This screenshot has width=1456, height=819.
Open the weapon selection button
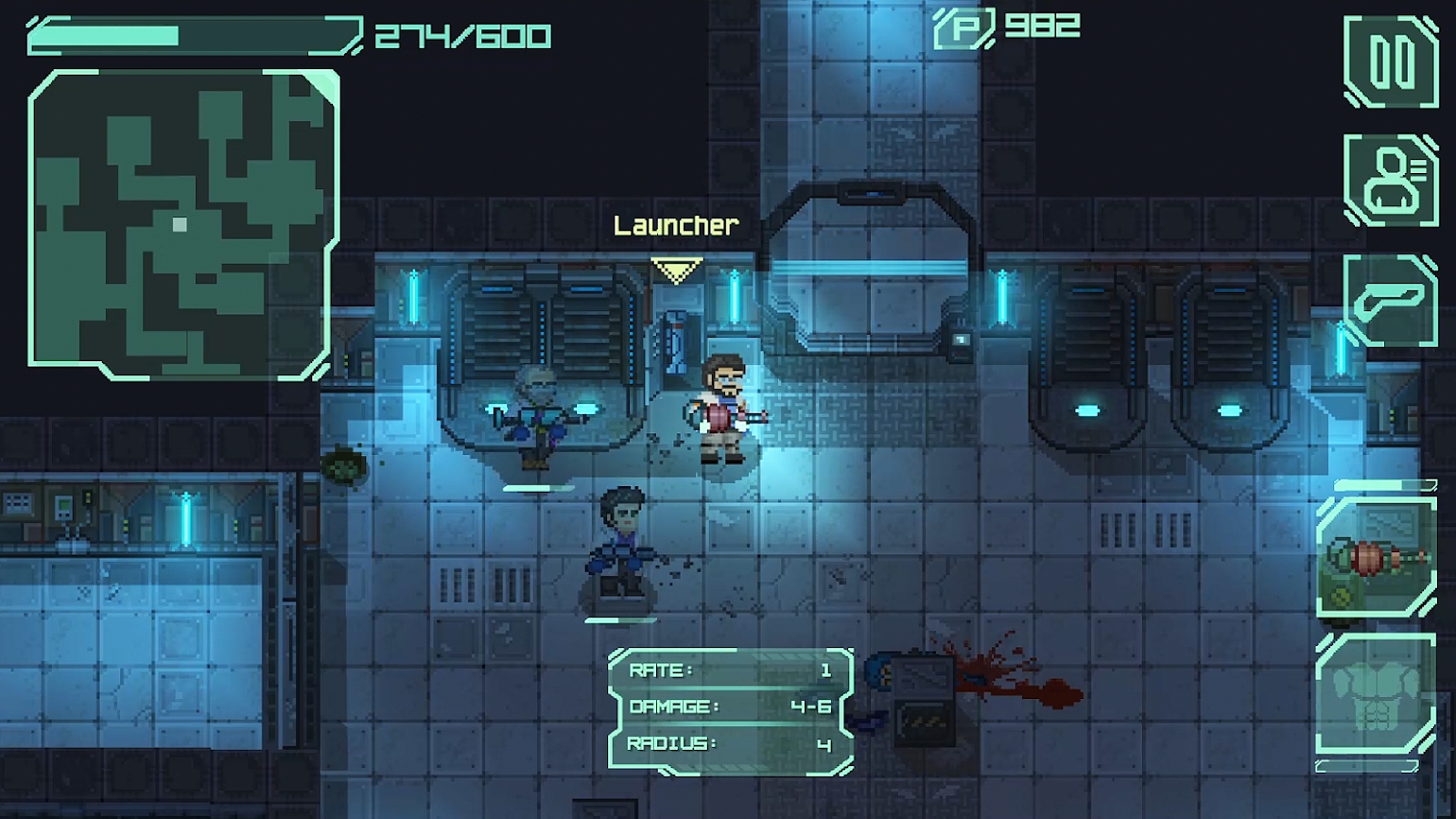click(1391, 301)
